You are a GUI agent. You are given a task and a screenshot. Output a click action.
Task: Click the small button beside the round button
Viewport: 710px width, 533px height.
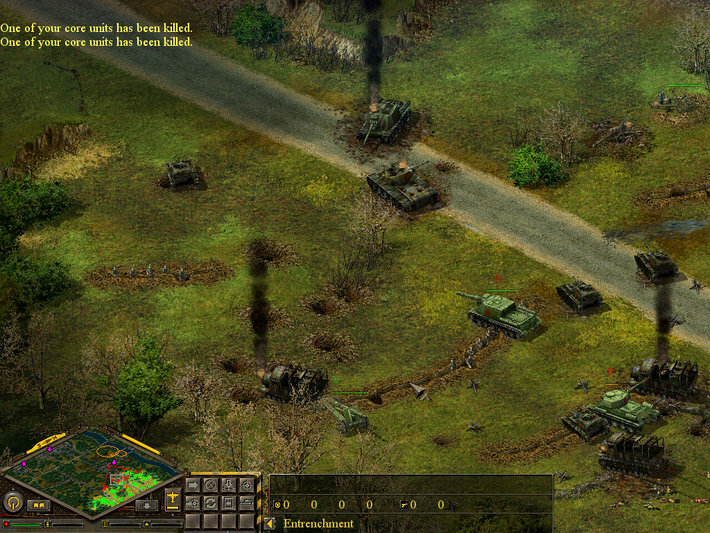click(38, 505)
